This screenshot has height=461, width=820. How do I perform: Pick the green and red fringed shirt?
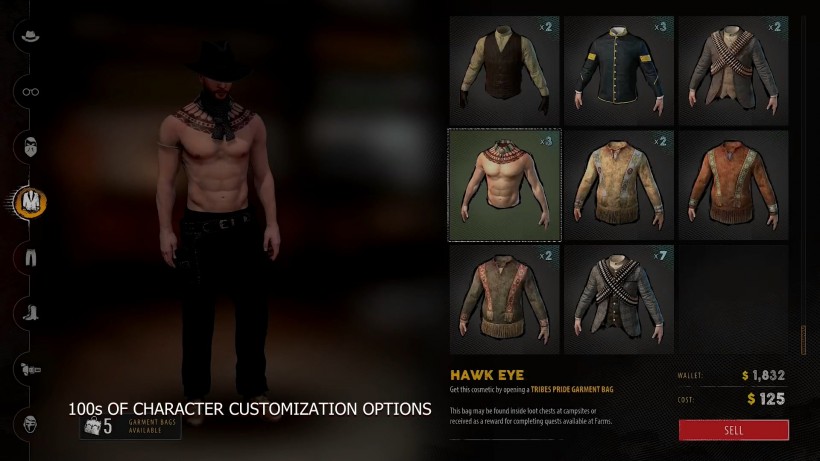pyautogui.click(x=504, y=299)
